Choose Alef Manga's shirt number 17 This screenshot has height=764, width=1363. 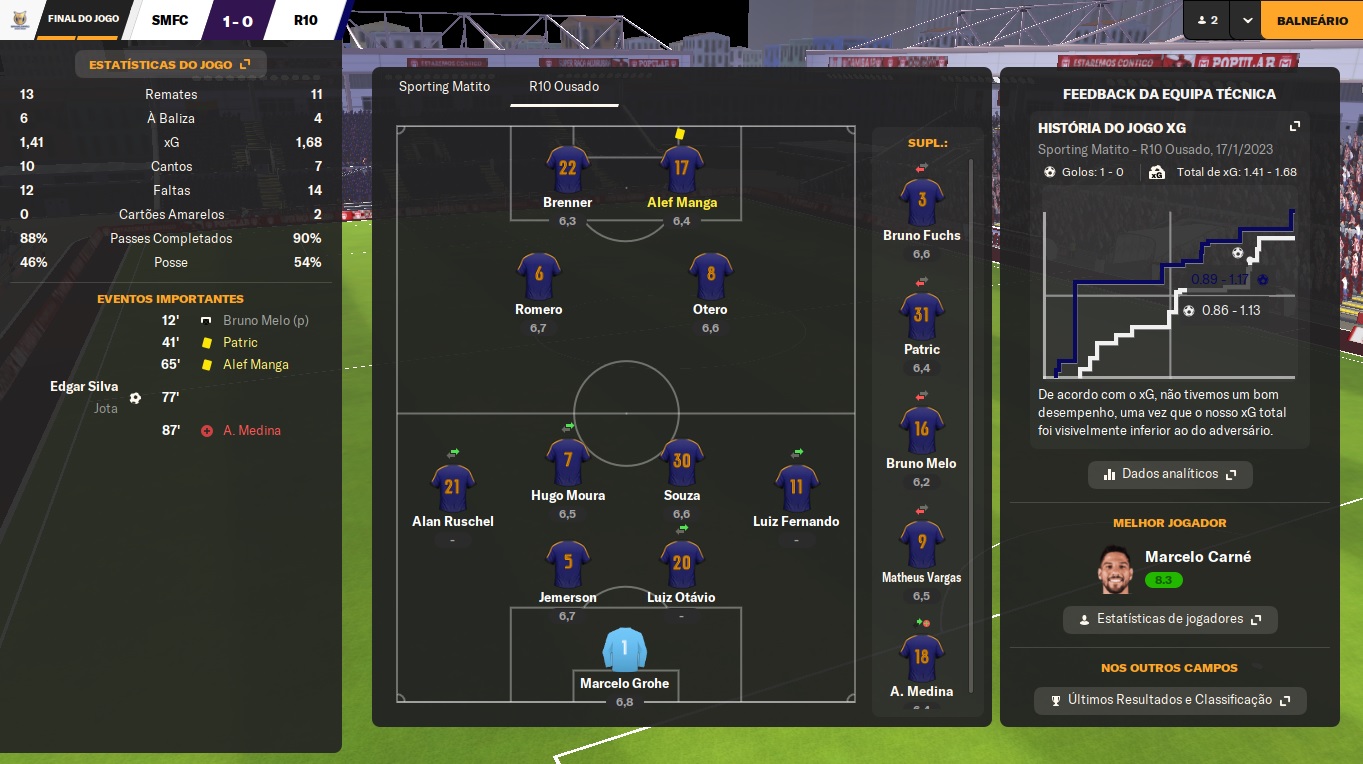tap(682, 168)
